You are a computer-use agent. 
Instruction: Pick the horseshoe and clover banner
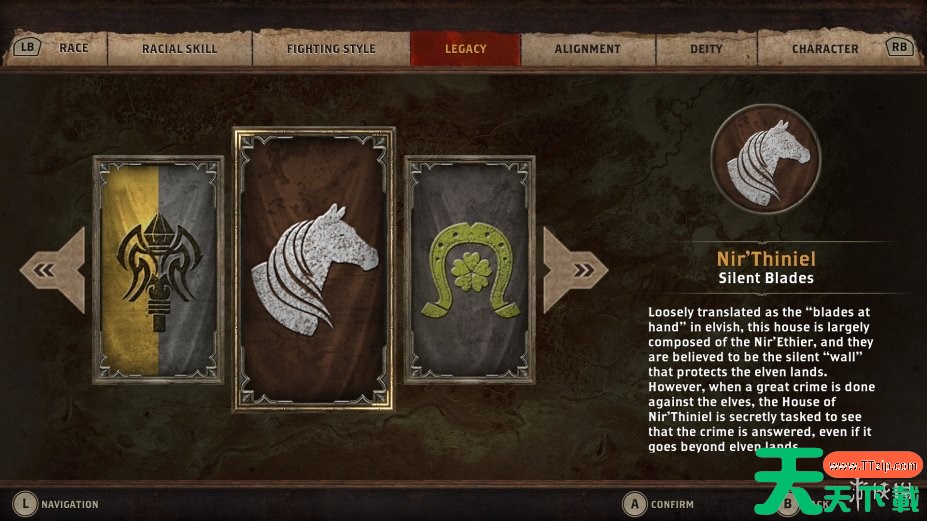tap(468, 270)
